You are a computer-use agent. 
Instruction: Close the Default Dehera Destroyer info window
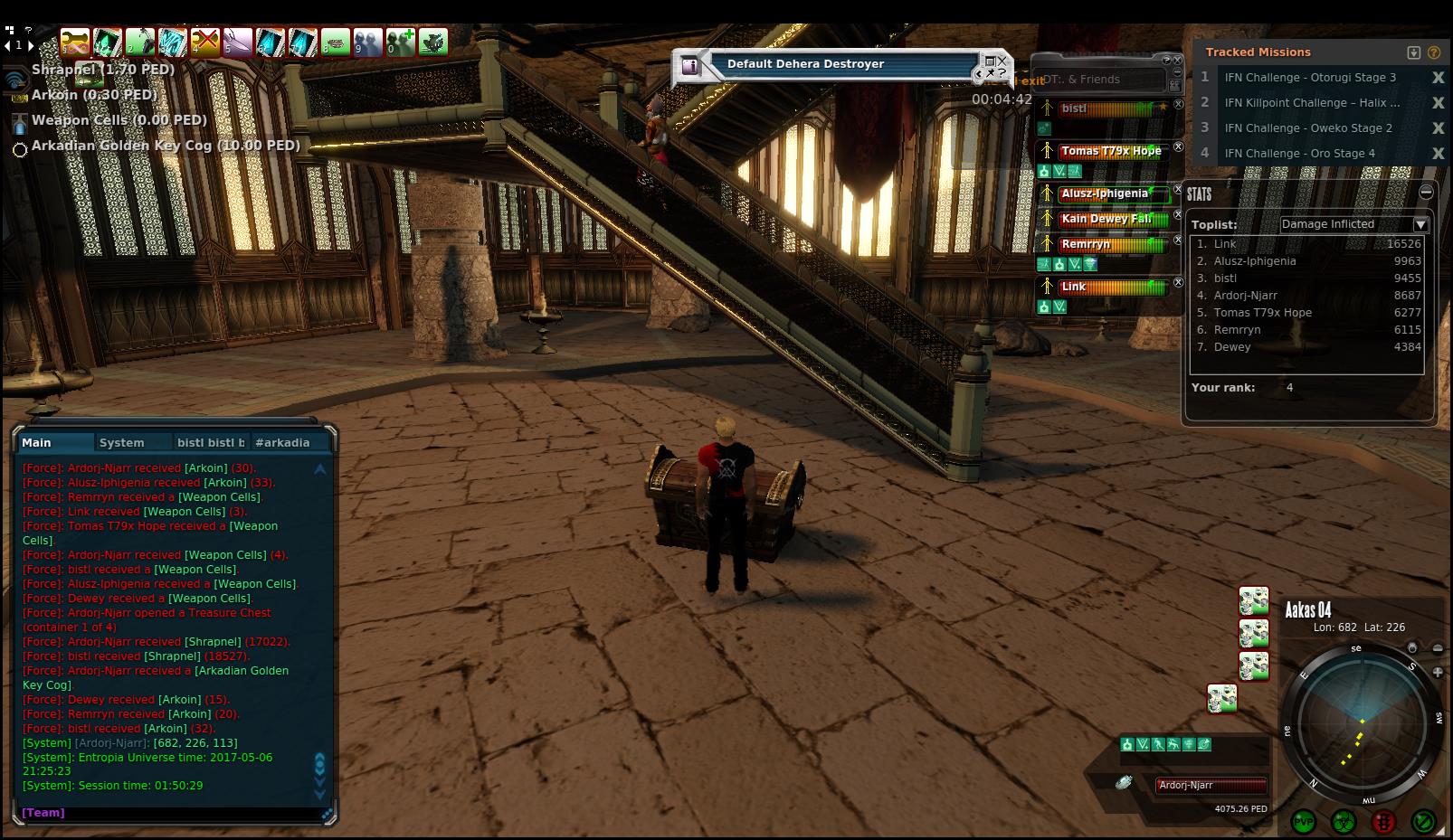tap(1002, 61)
